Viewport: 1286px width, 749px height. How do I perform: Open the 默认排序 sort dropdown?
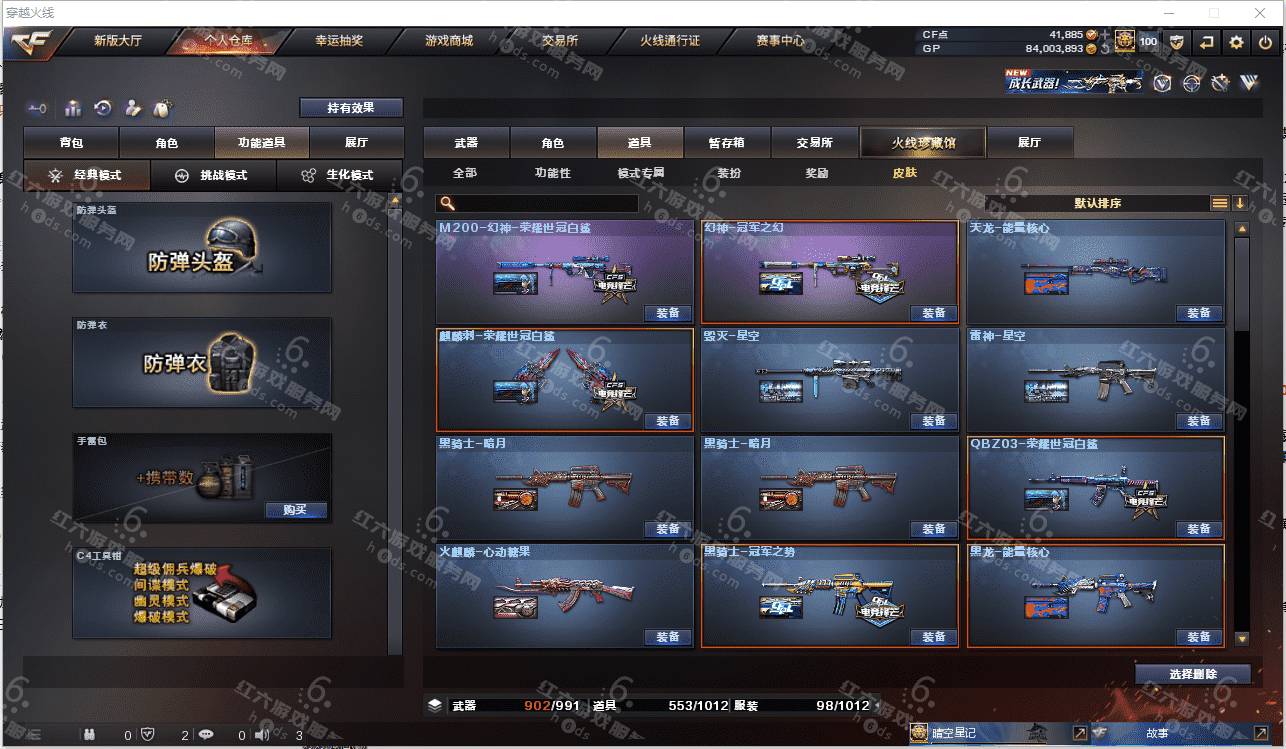[1097, 203]
